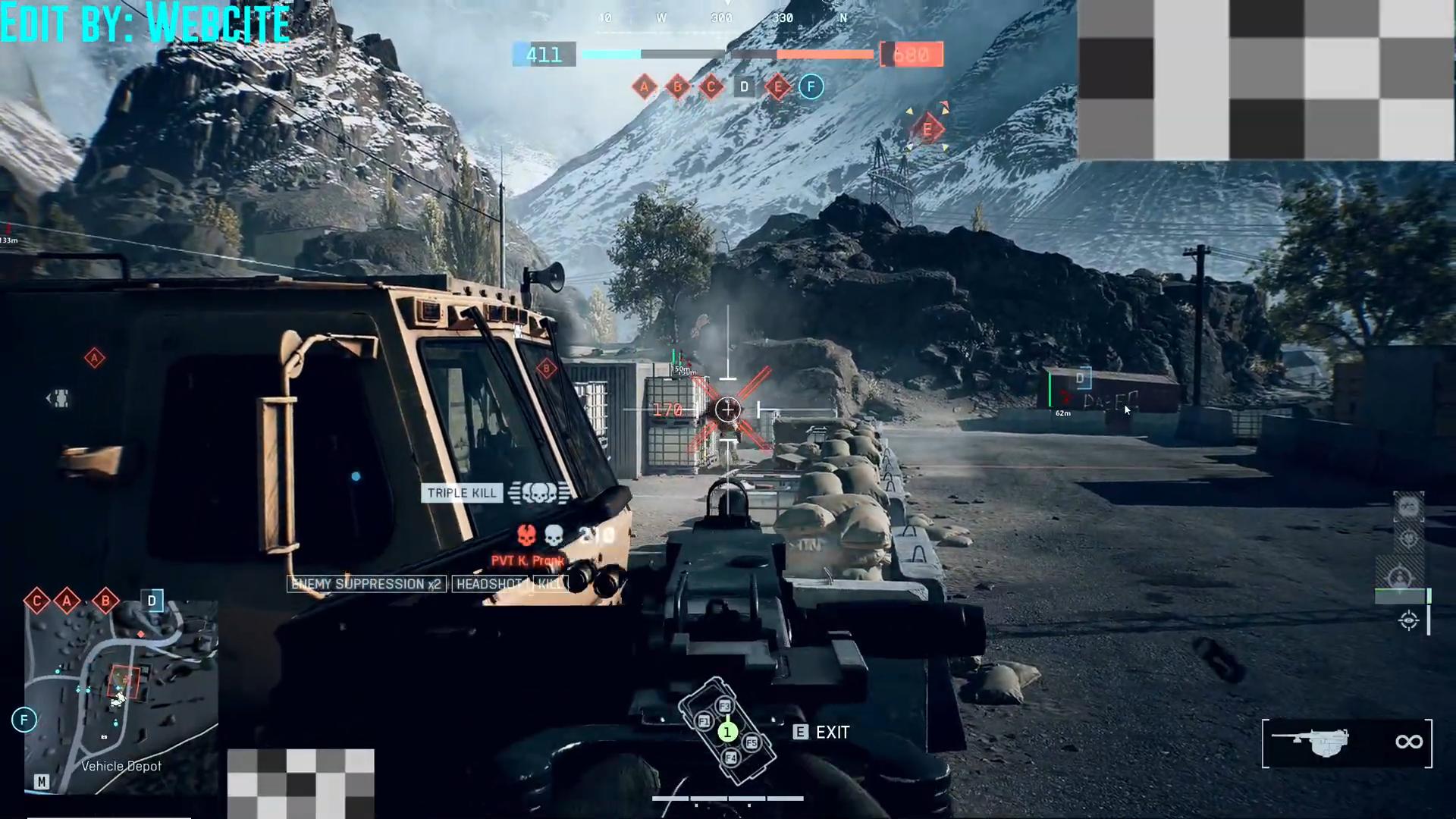Click objective E in the capture-point status row
The image size is (1456, 819).
[x=777, y=87]
